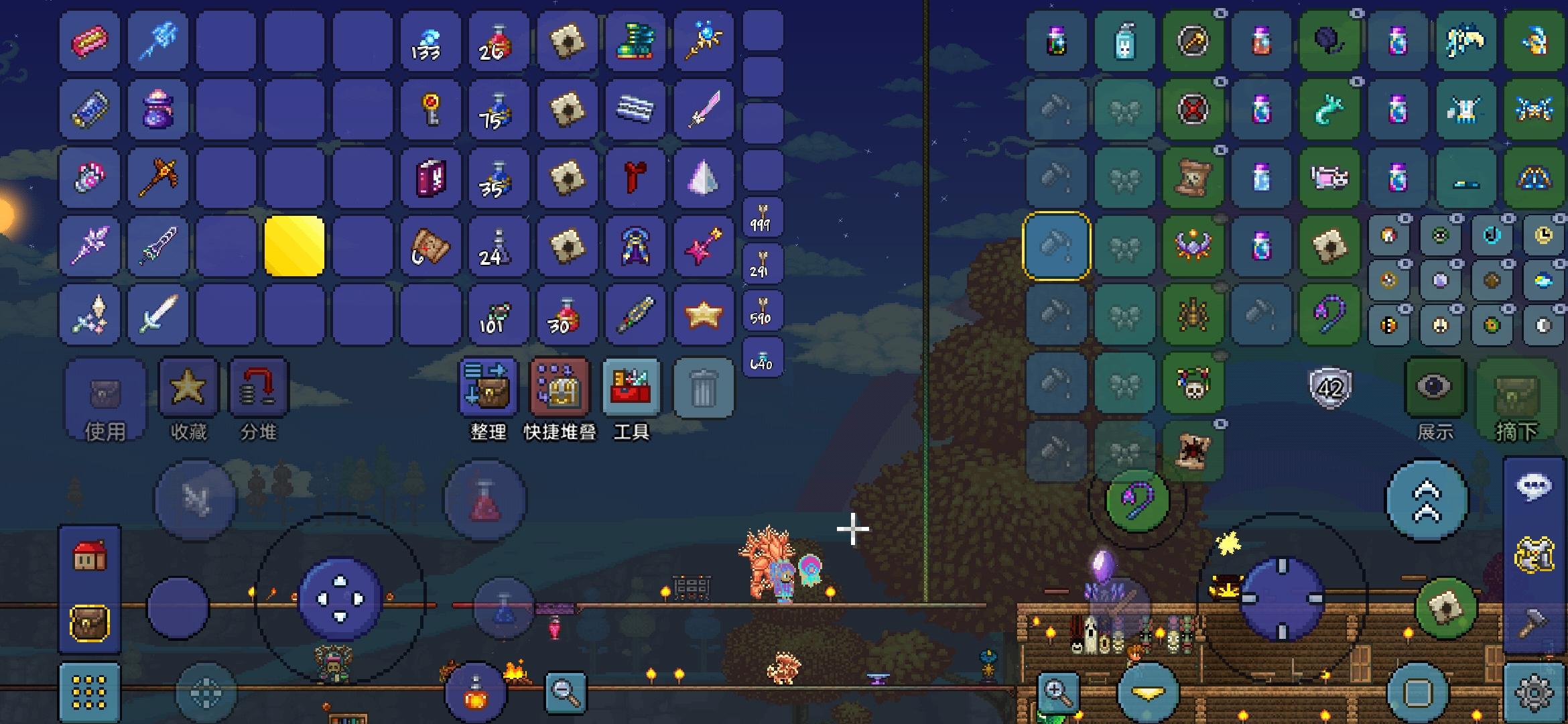The height and width of the screenshot is (724, 1568).
Task: Select the purple spell book slot
Action: coord(430,178)
